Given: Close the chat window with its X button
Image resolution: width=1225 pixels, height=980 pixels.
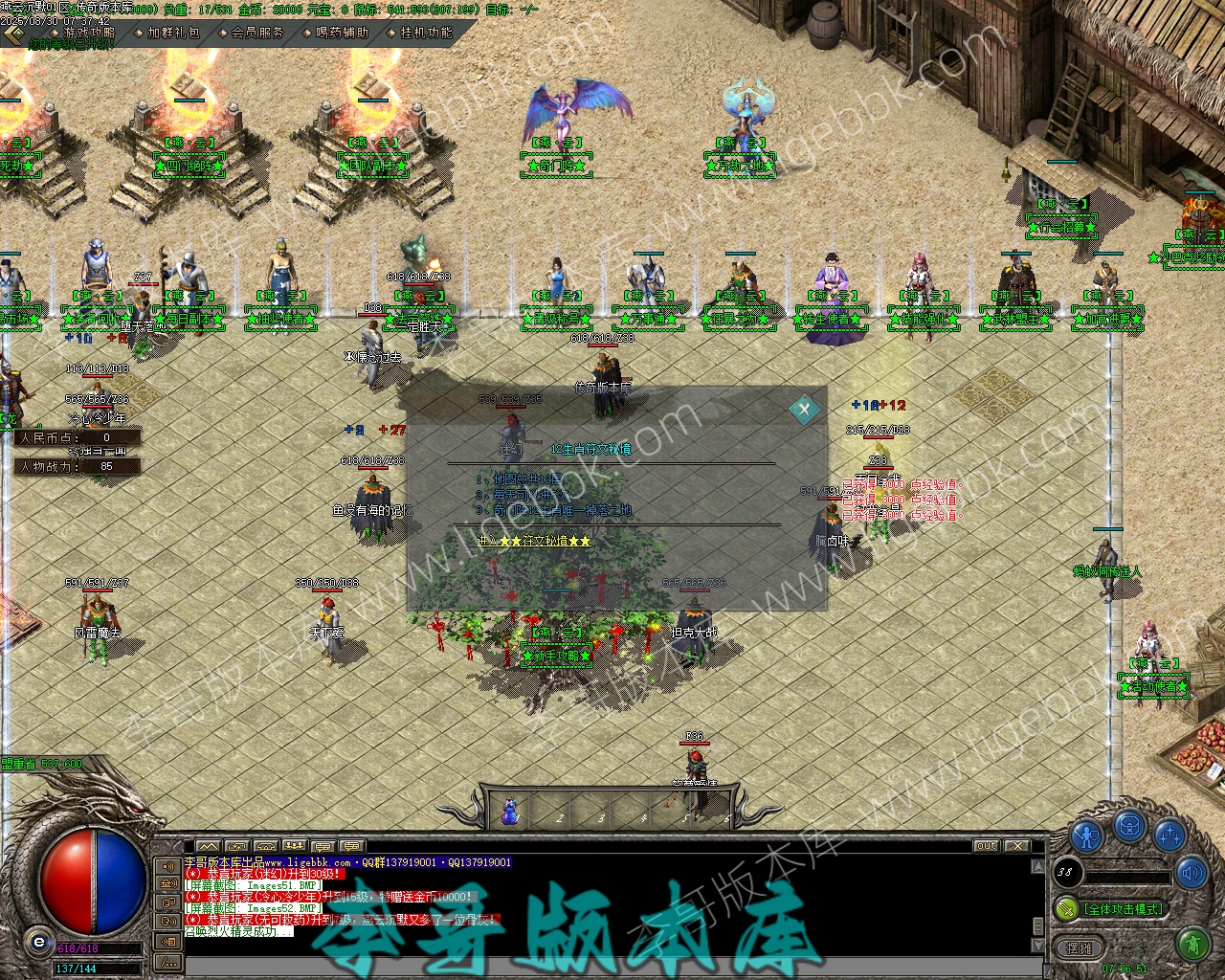Looking at the screenshot, I should tap(1016, 846).
